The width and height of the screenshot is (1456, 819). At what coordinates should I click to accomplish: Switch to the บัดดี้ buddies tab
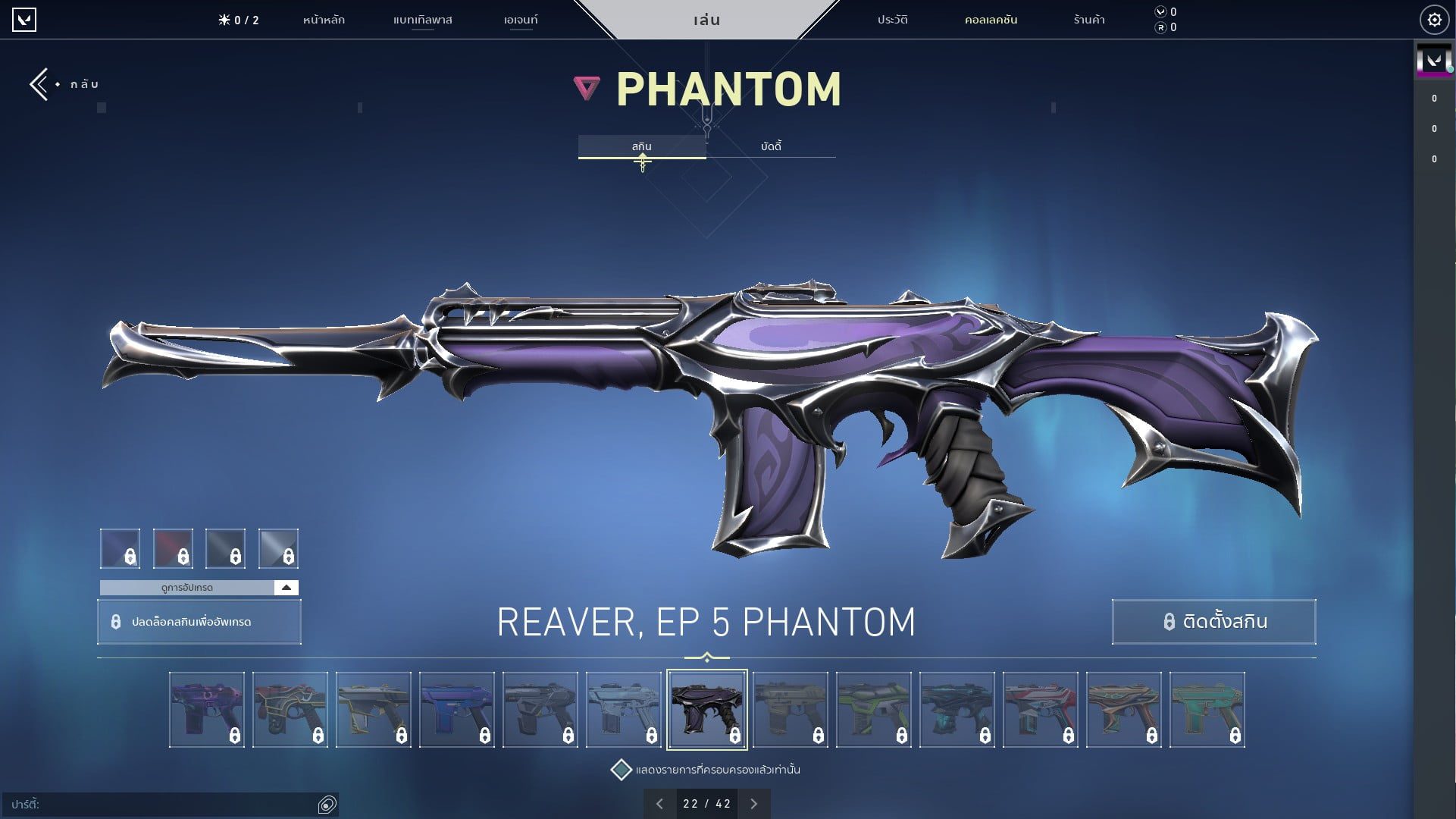click(771, 146)
